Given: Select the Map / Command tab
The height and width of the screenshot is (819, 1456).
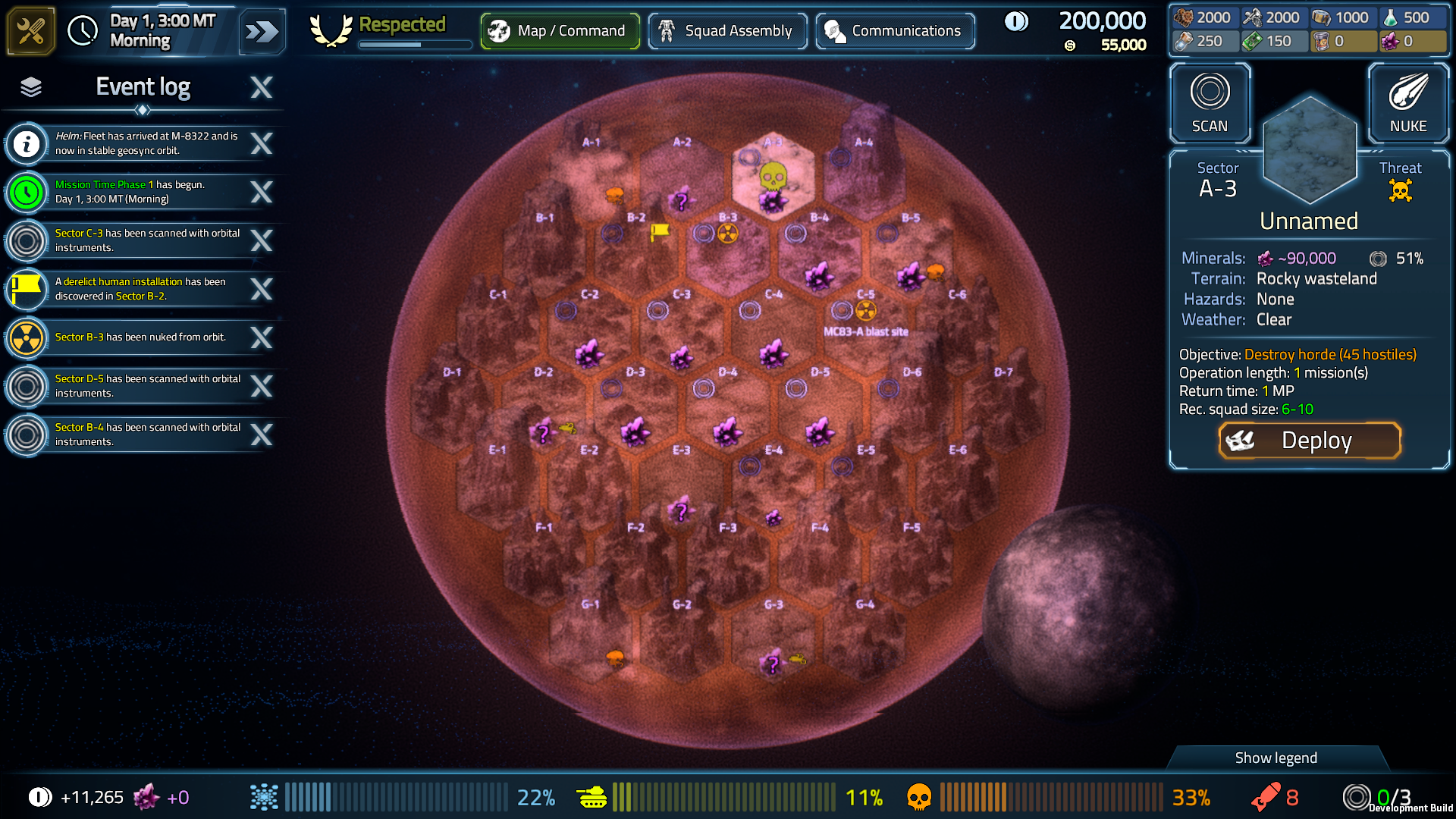Looking at the screenshot, I should (560, 30).
